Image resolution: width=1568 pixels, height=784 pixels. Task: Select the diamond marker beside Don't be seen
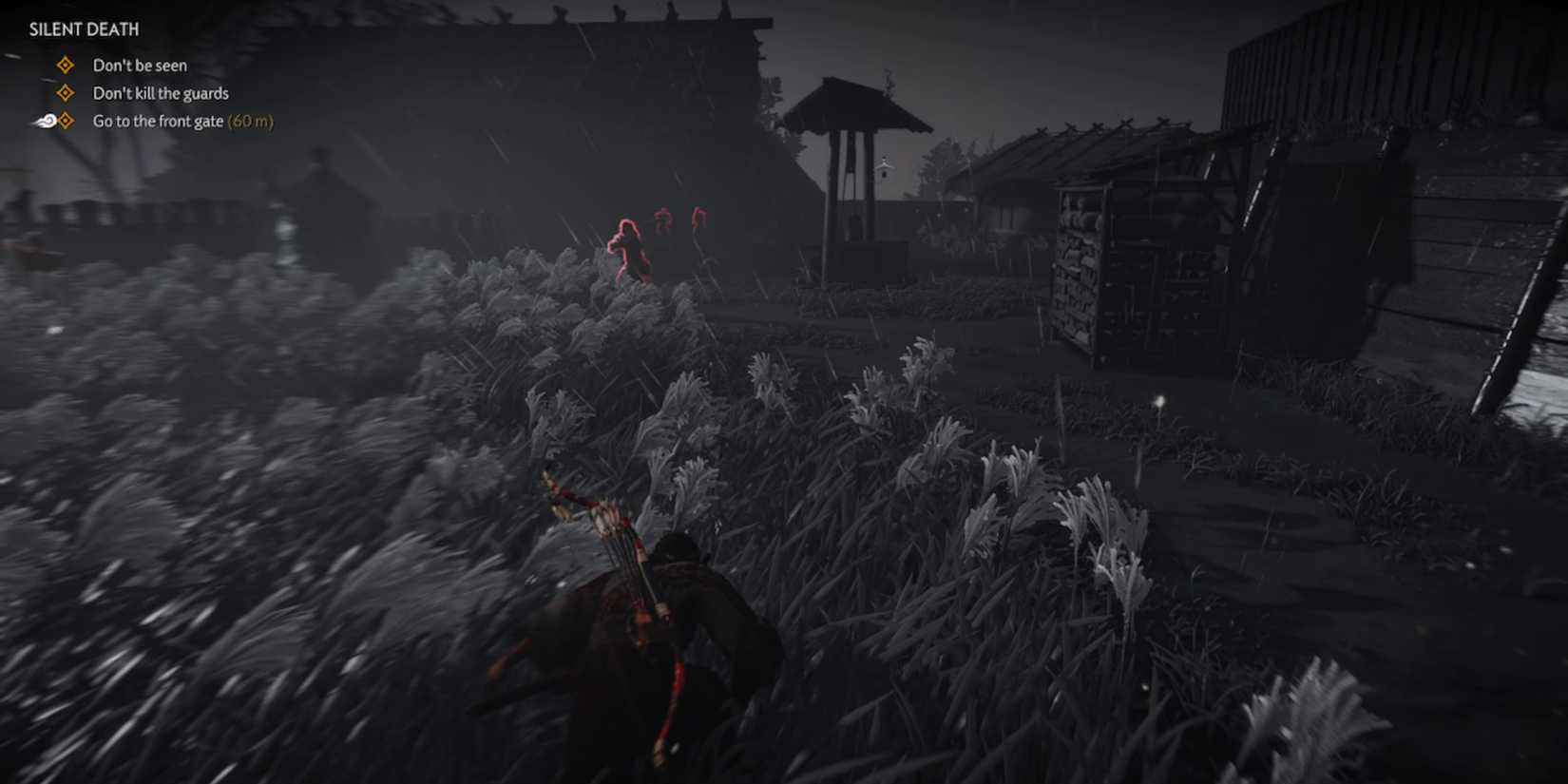65,65
